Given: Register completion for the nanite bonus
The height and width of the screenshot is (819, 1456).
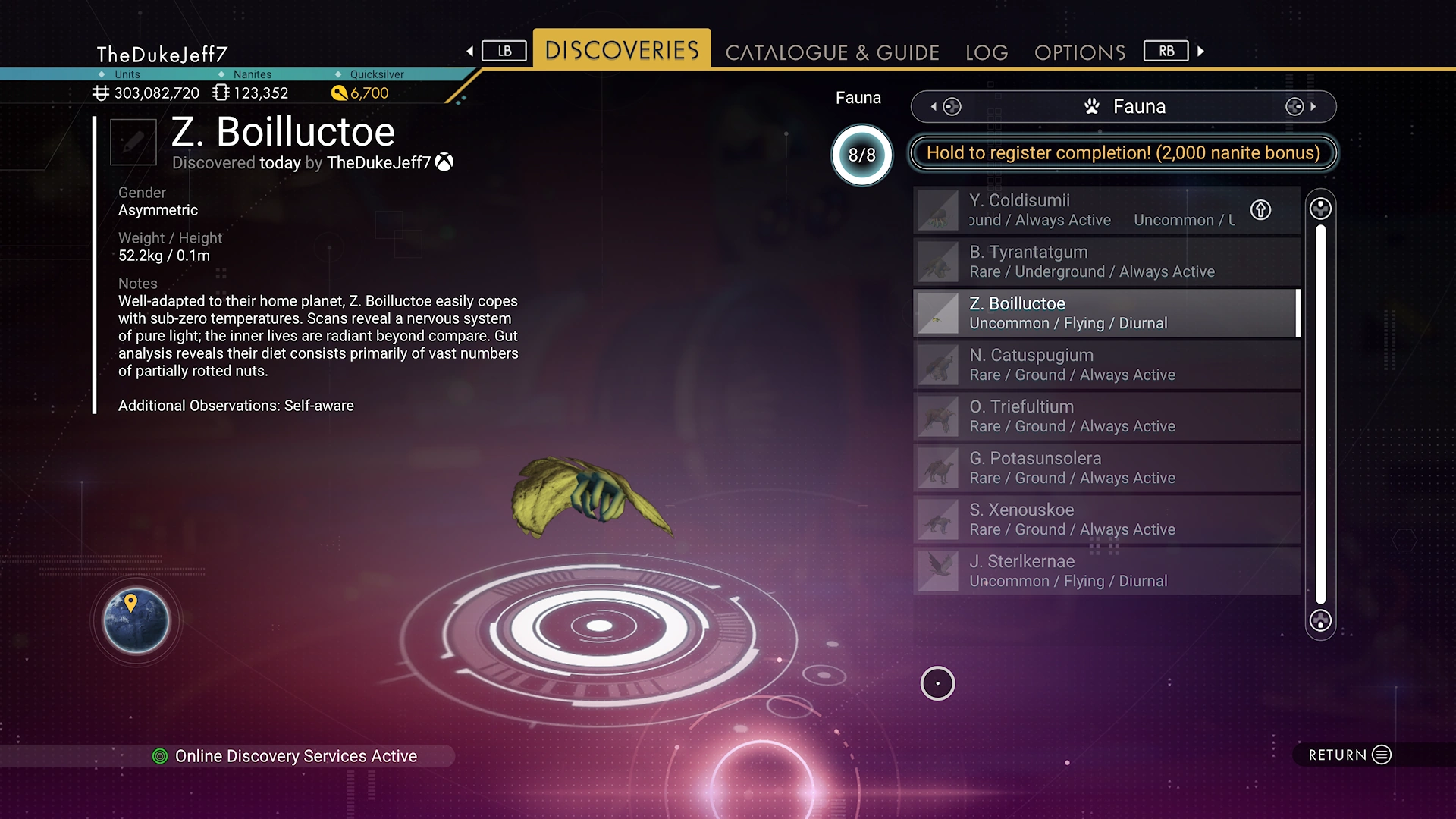Looking at the screenshot, I should pos(1122,153).
